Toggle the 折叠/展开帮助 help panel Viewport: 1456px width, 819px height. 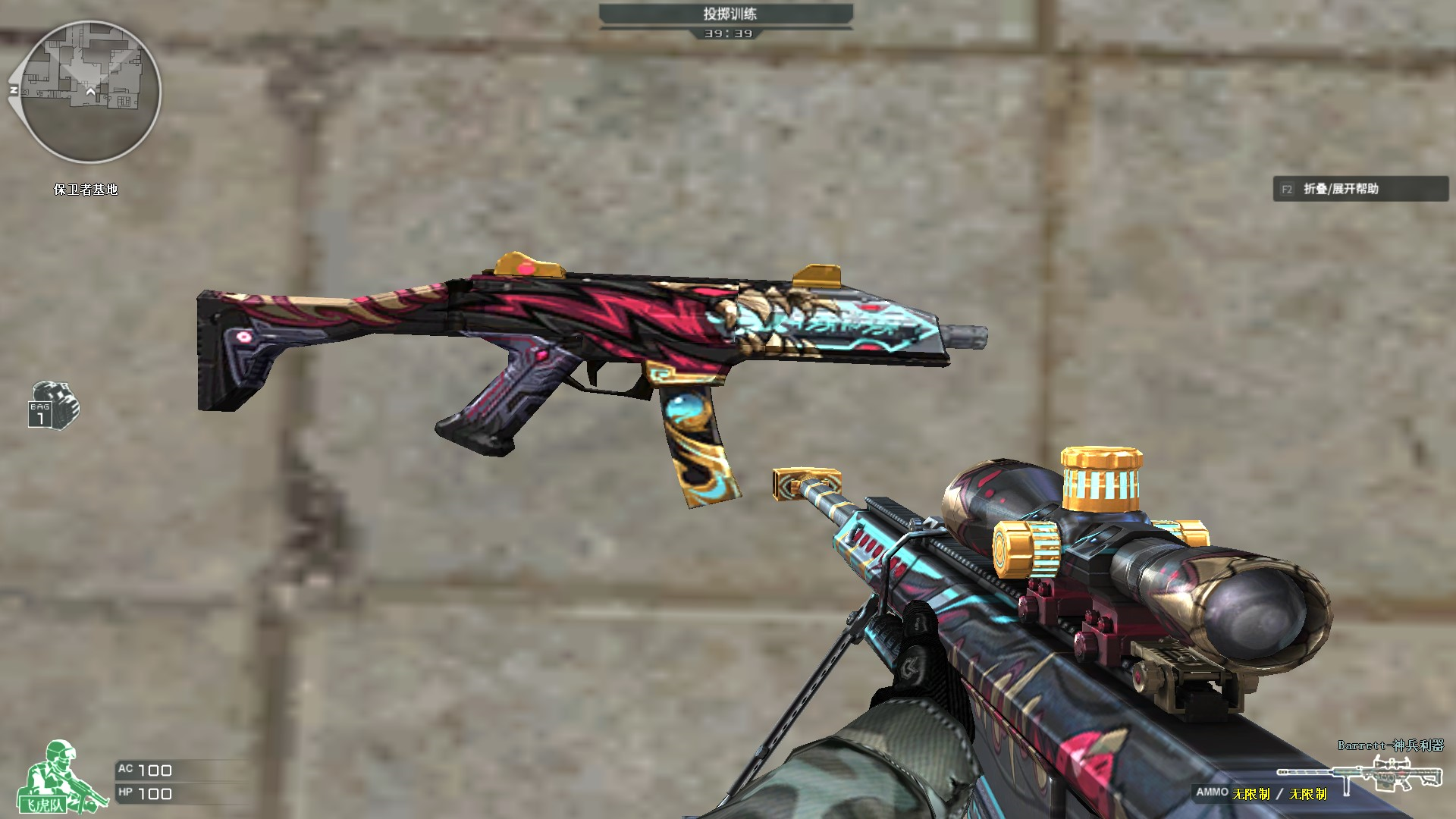point(1360,189)
